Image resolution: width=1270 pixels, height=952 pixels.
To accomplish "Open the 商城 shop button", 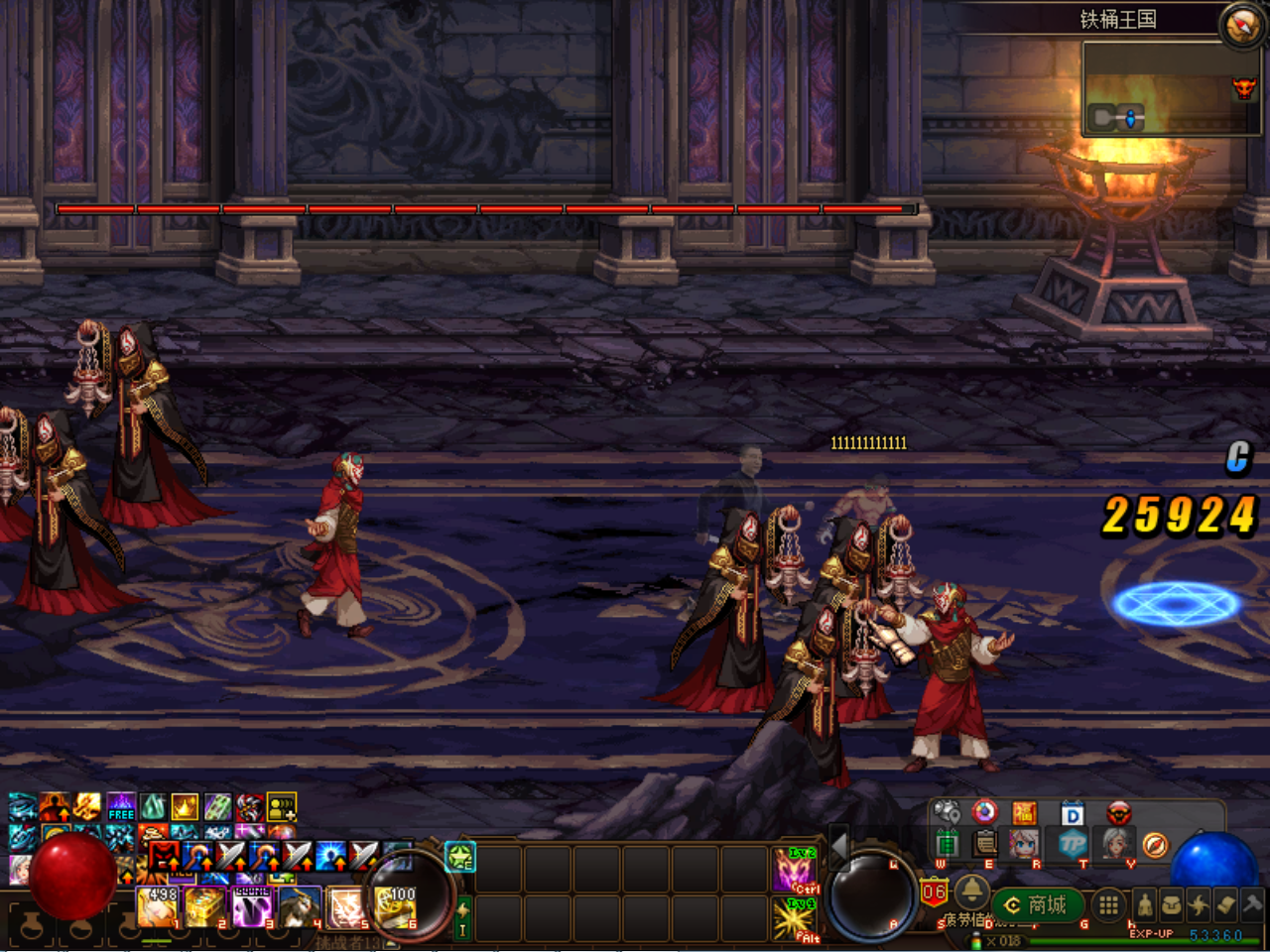I will [1036, 905].
